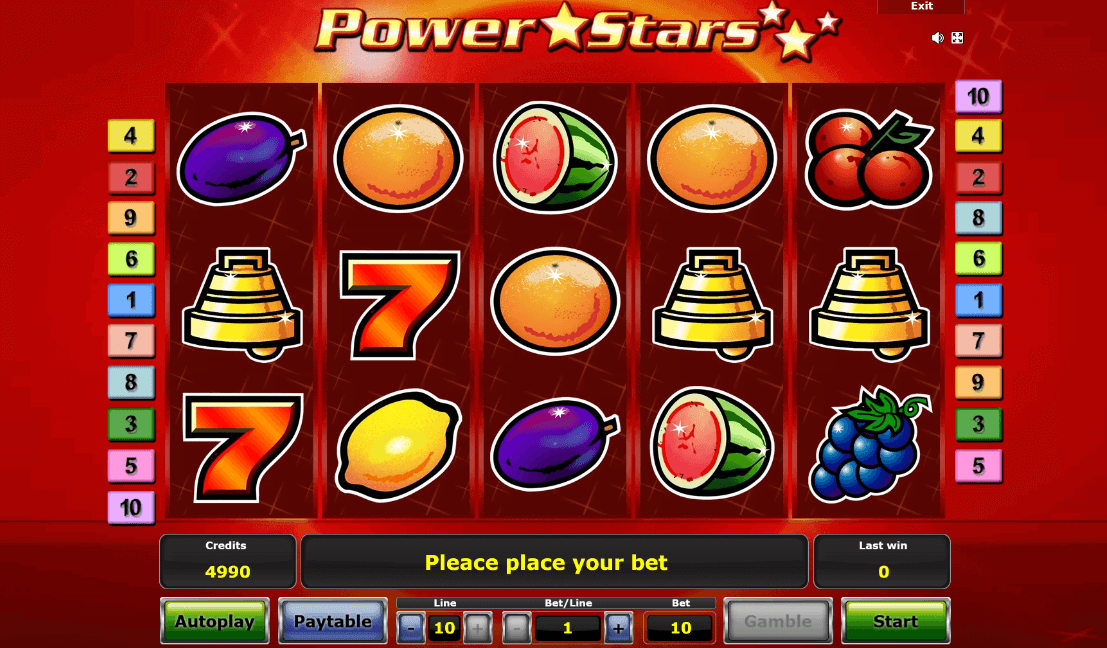The width and height of the screenshot is (1107, 648).
Task: Activate Autoplay mode
Action: pos(215,622)
